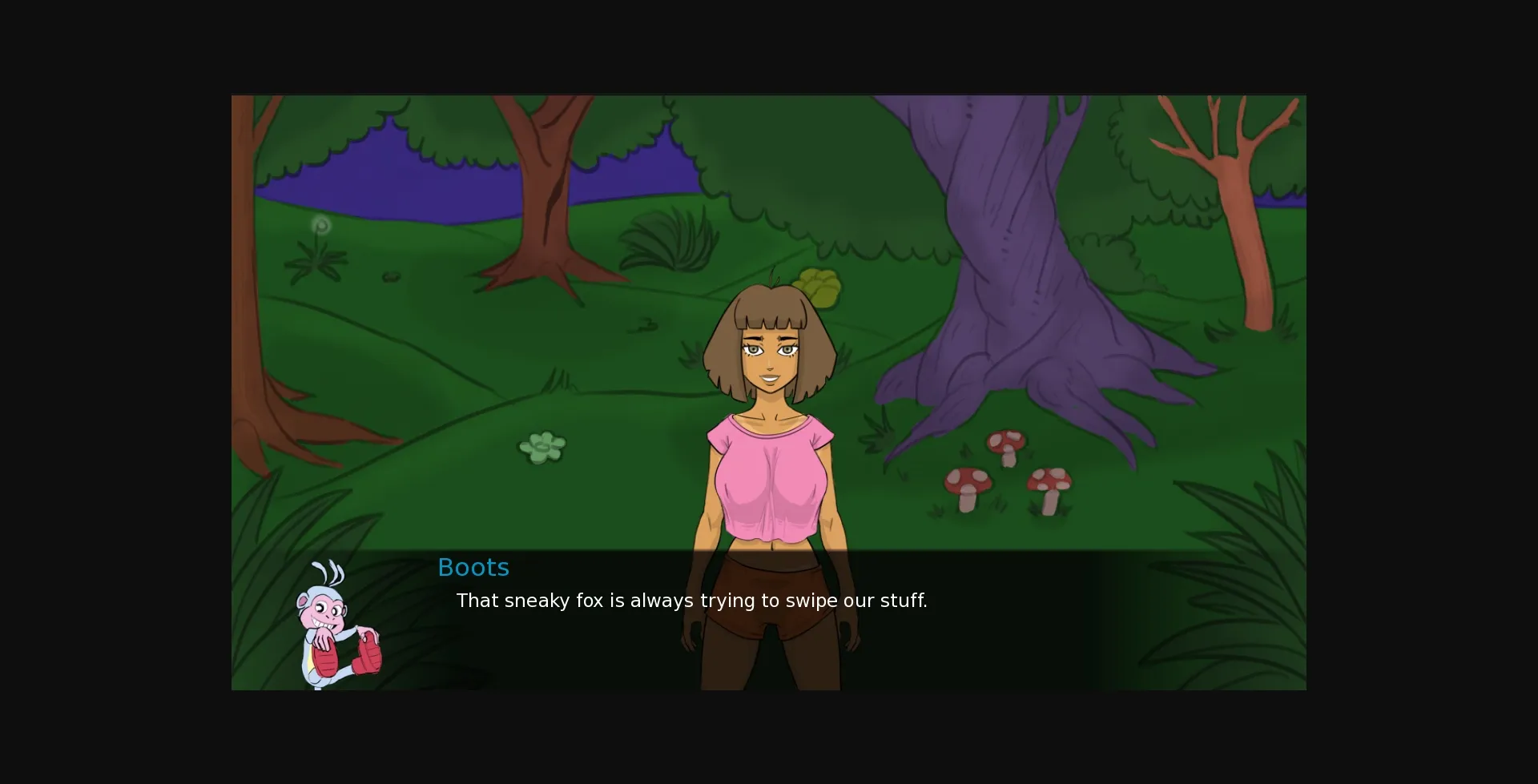The image size is (1538, 784).
Task: Click the green flower on the grass
Action: click(543, 448)
